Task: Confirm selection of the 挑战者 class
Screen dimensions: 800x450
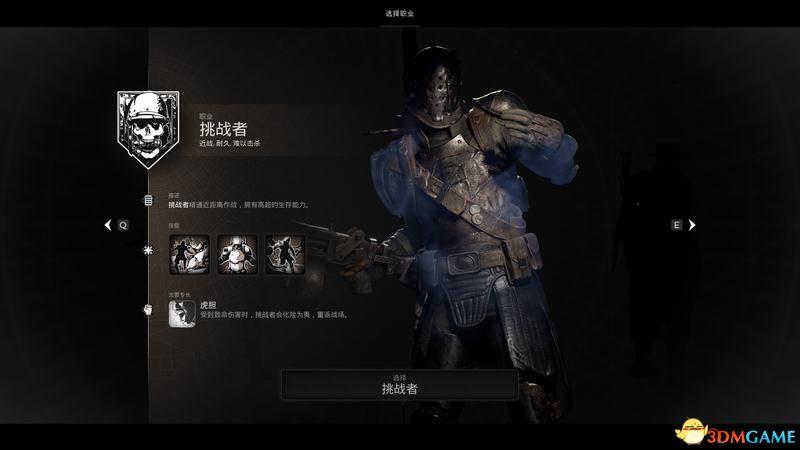Action: [x=400, y=383]
